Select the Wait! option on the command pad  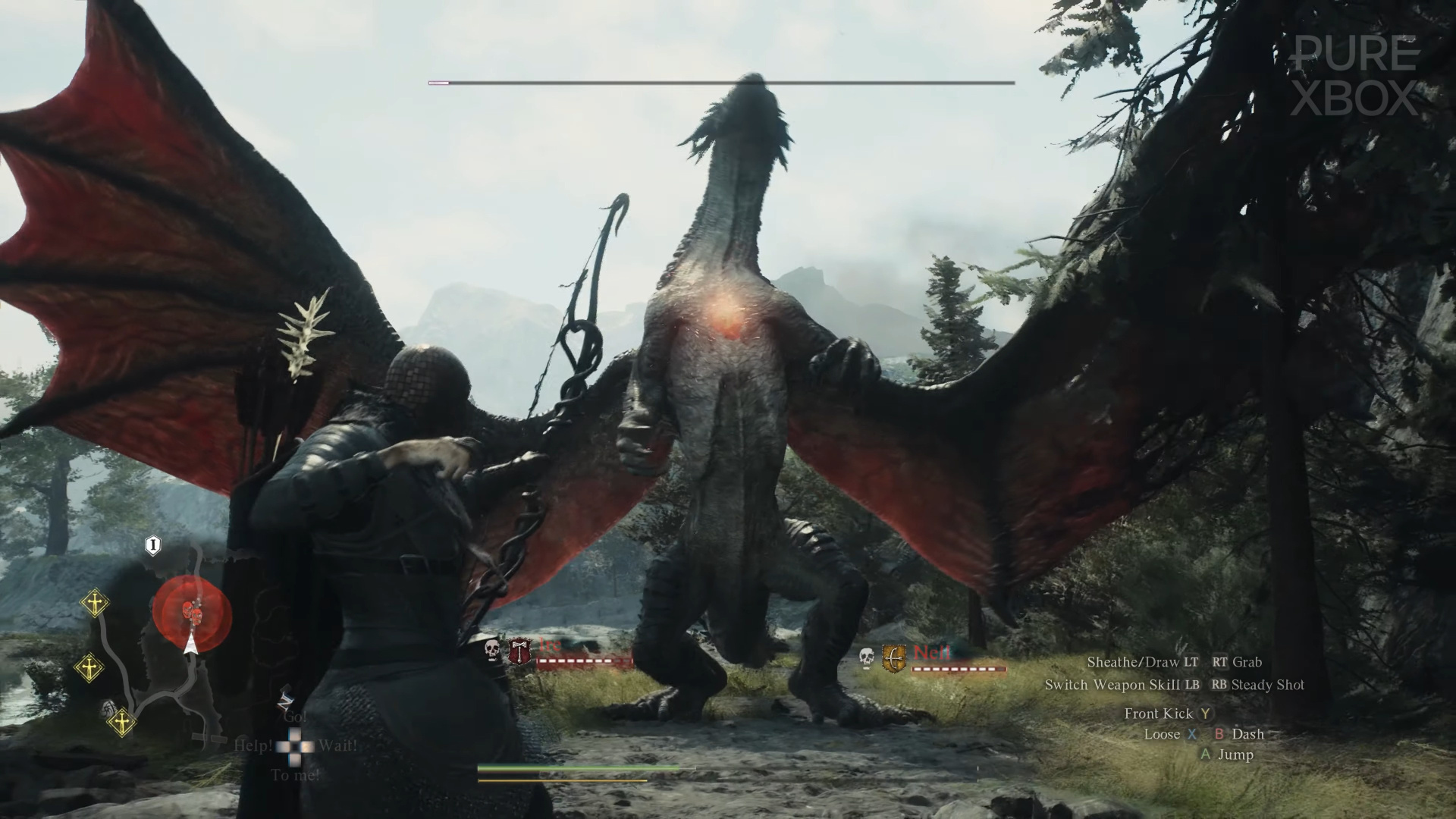click(x=338, y=745)
